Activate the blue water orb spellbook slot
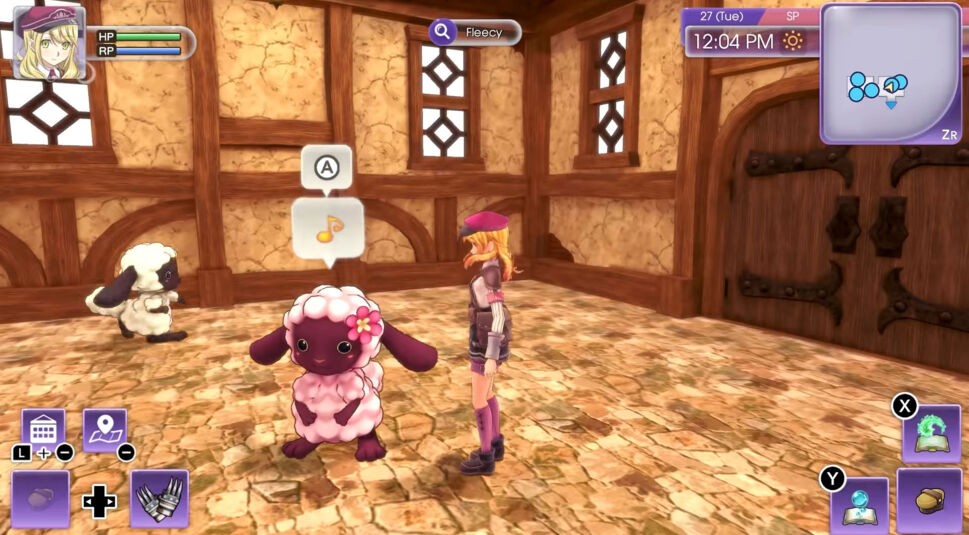Screen dimensions: 969x535 (x=859, y=505)
